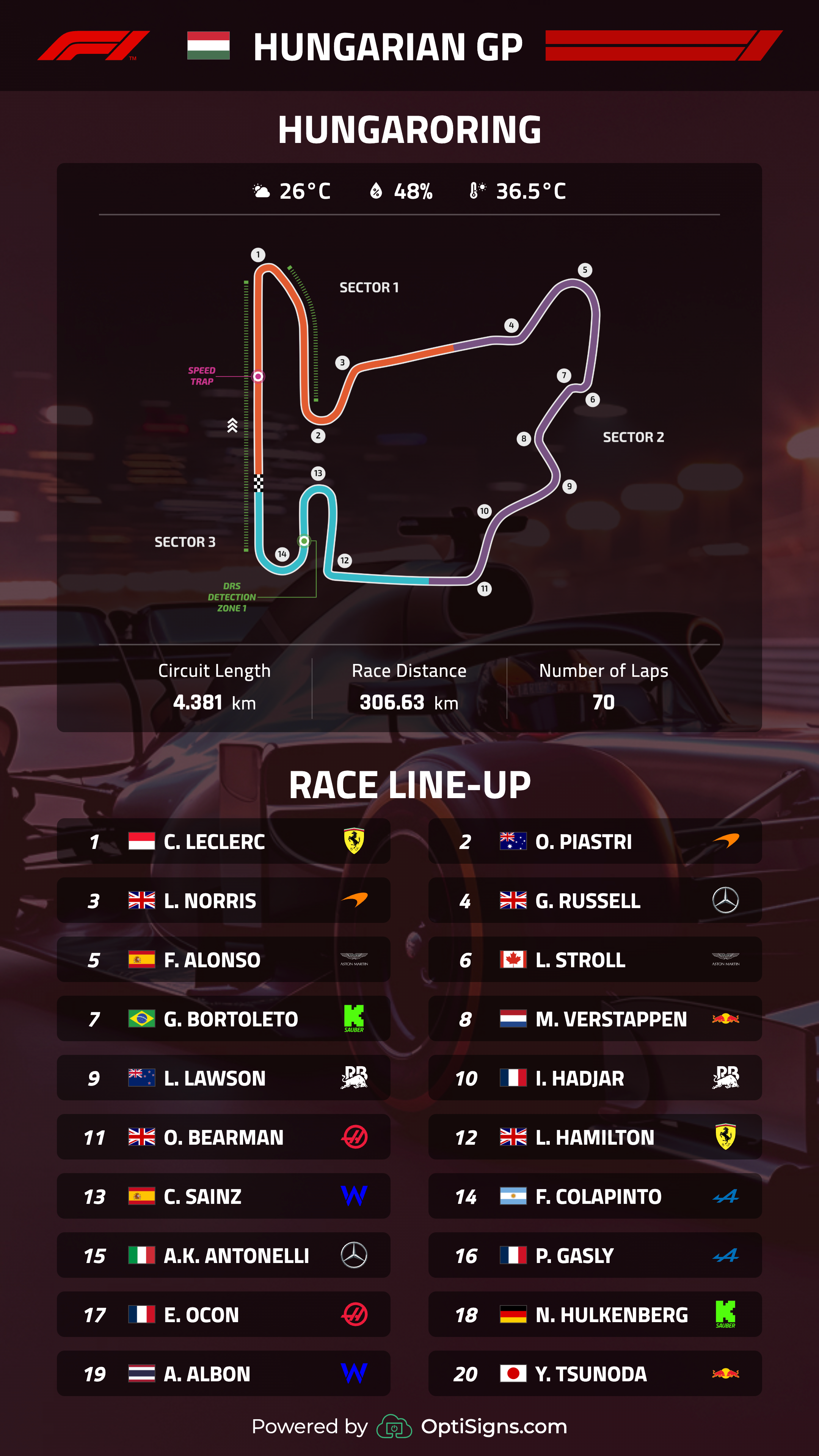The width and height of the screenshot is (819, 1456).
Task: Open the OptiSigns.com link
Action: [493, 1426]
